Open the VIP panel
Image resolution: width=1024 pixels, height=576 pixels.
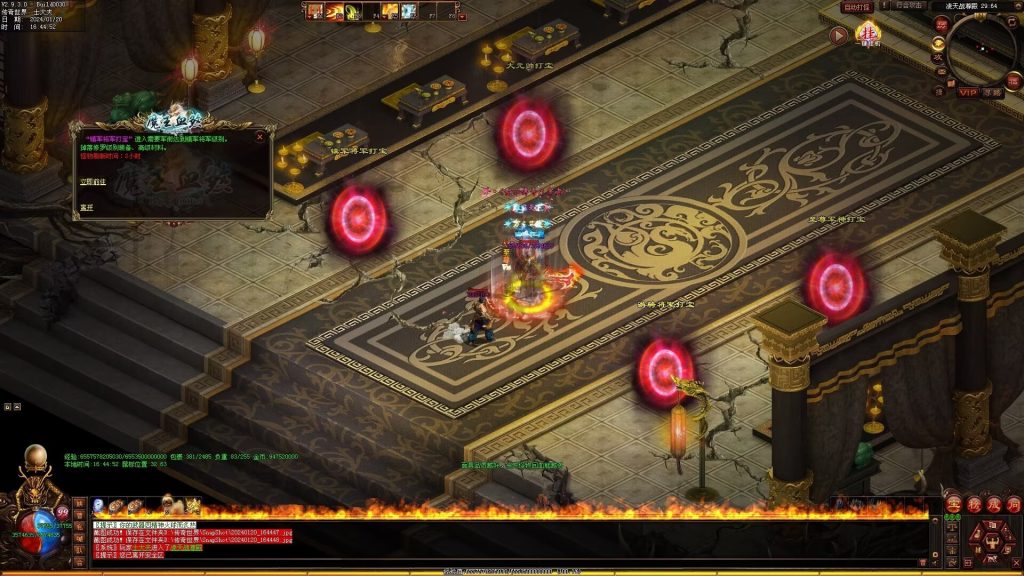click(968, 92)
